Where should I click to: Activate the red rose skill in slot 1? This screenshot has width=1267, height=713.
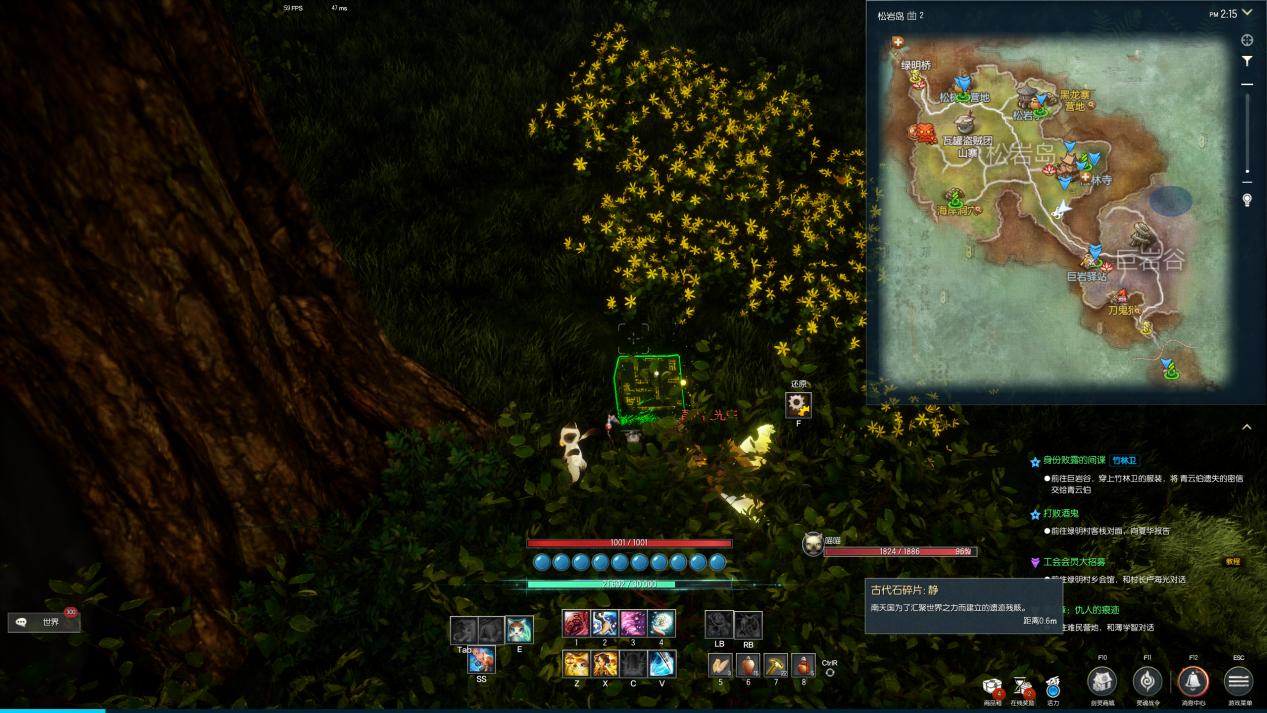[x=576, y=624]
